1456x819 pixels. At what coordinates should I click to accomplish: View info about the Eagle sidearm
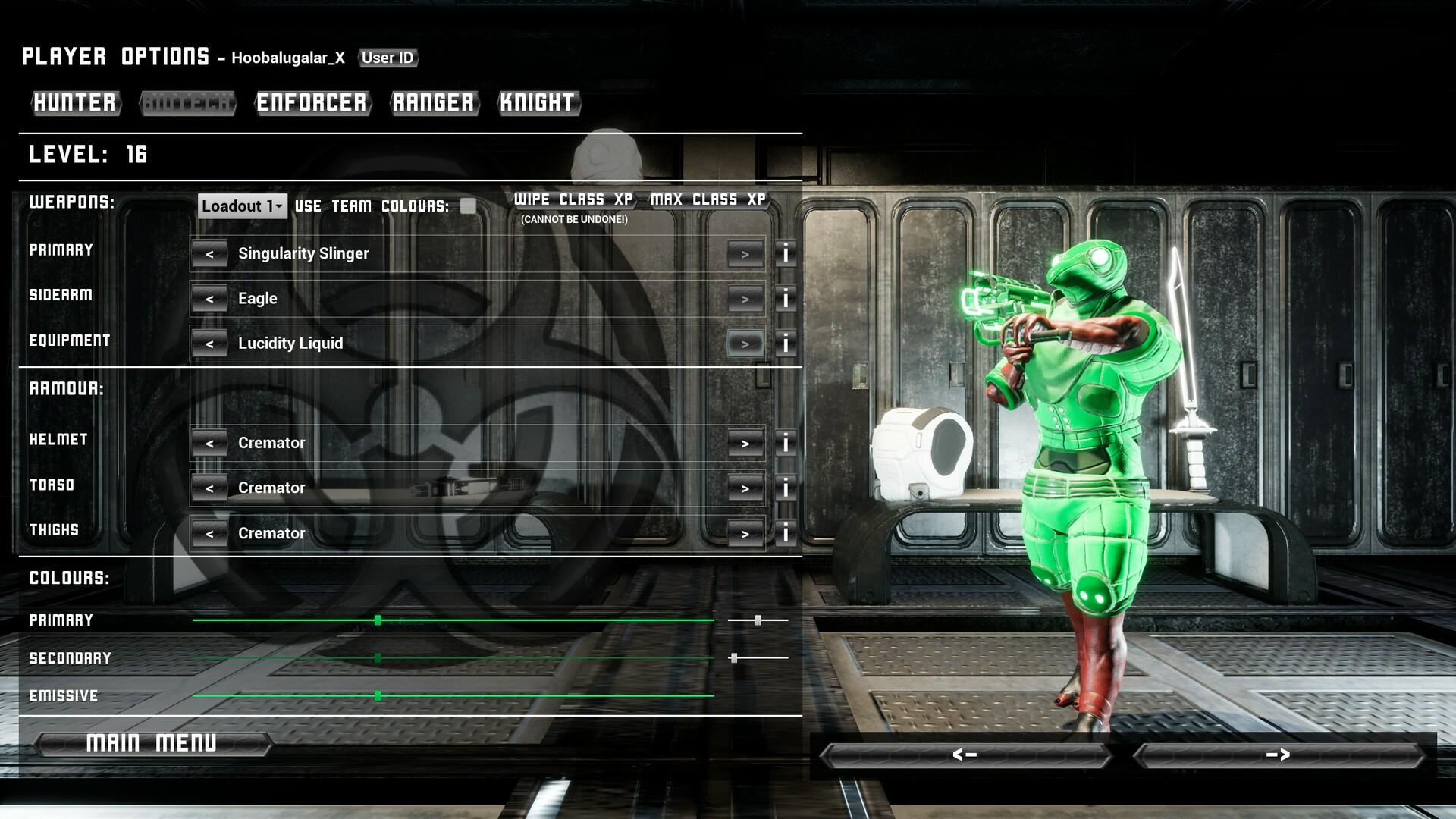(785, 298)
